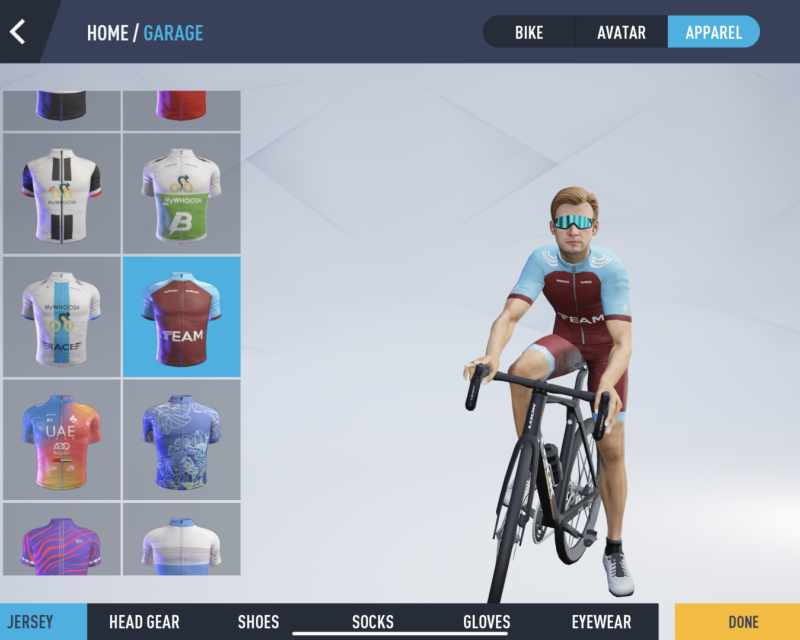Screen dimensions: 800x640
Task: Open the Jersey category
Action: (x=30, y=622)
